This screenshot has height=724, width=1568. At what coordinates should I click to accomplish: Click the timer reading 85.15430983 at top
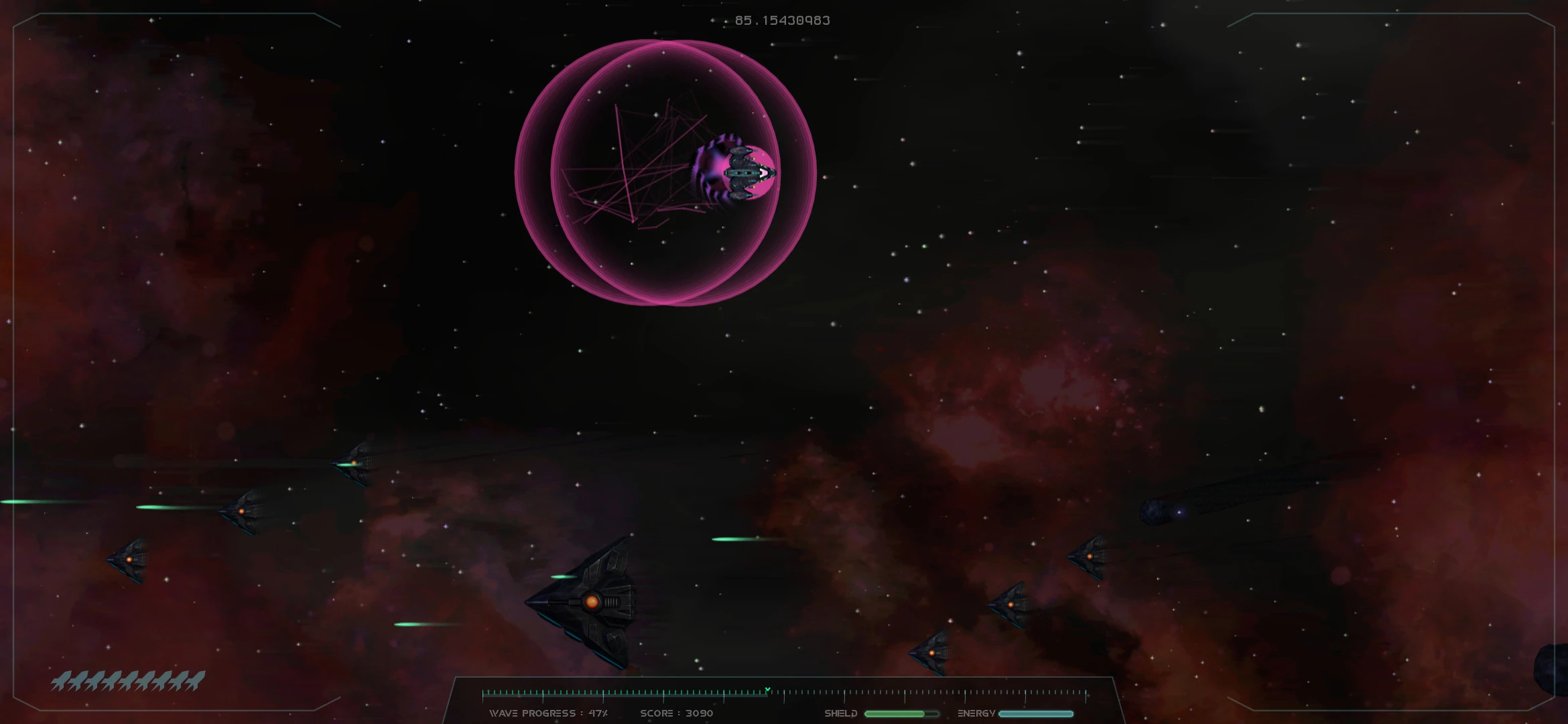[x=781, y=20]
